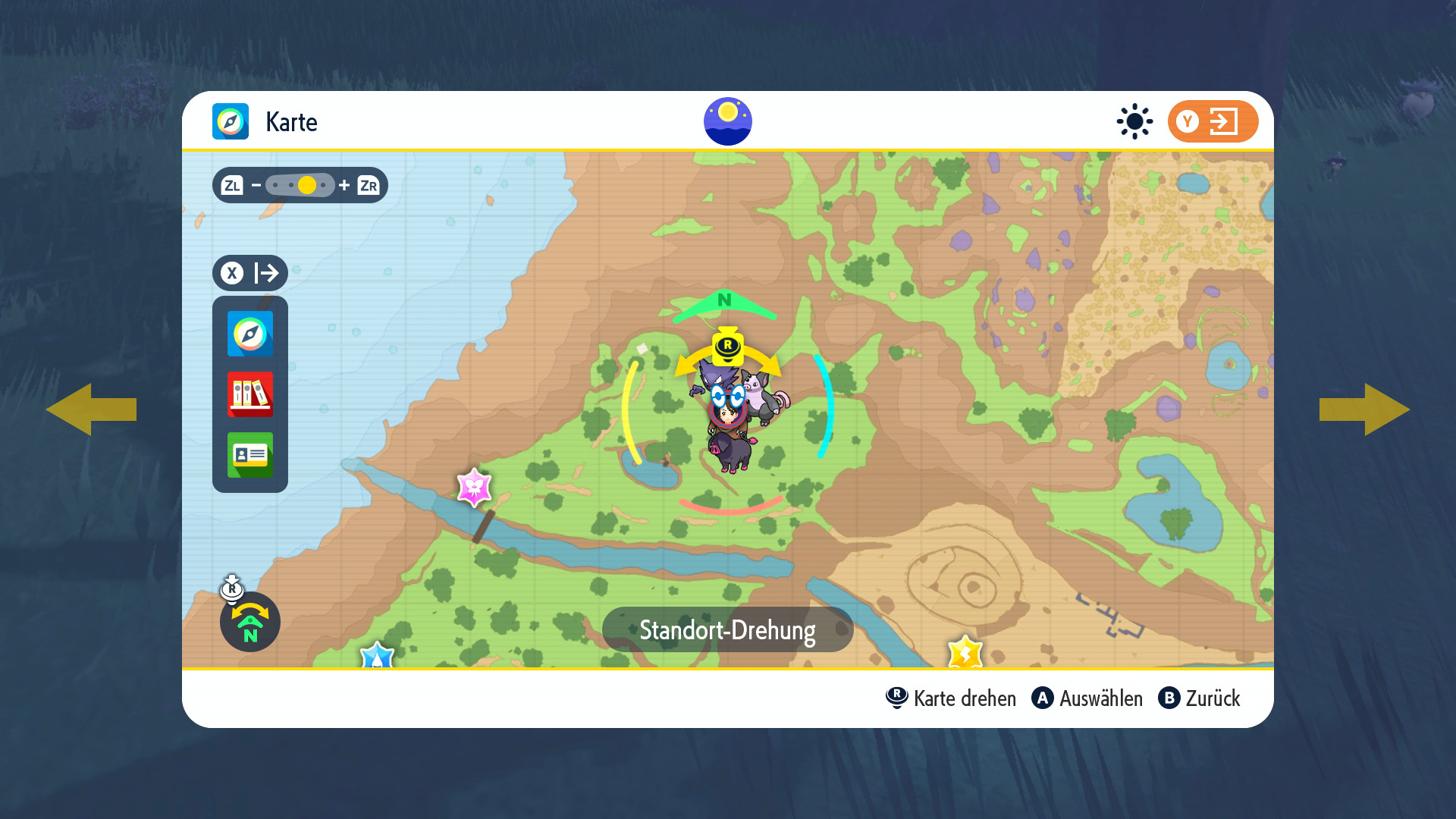Click the Zurück option
The image size is (1456, 819).
pos(1200,698)
